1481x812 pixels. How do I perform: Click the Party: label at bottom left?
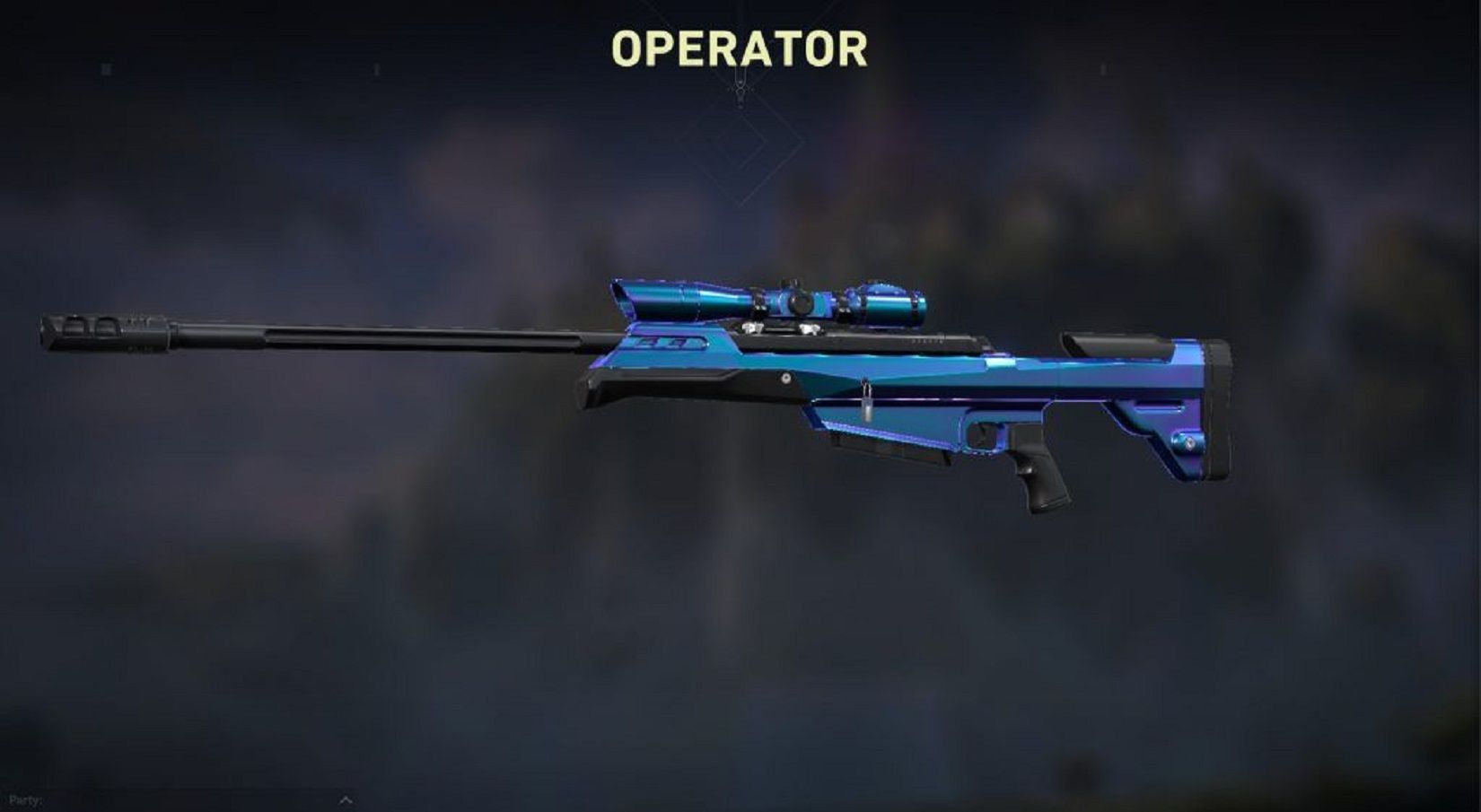coord(27,799)
